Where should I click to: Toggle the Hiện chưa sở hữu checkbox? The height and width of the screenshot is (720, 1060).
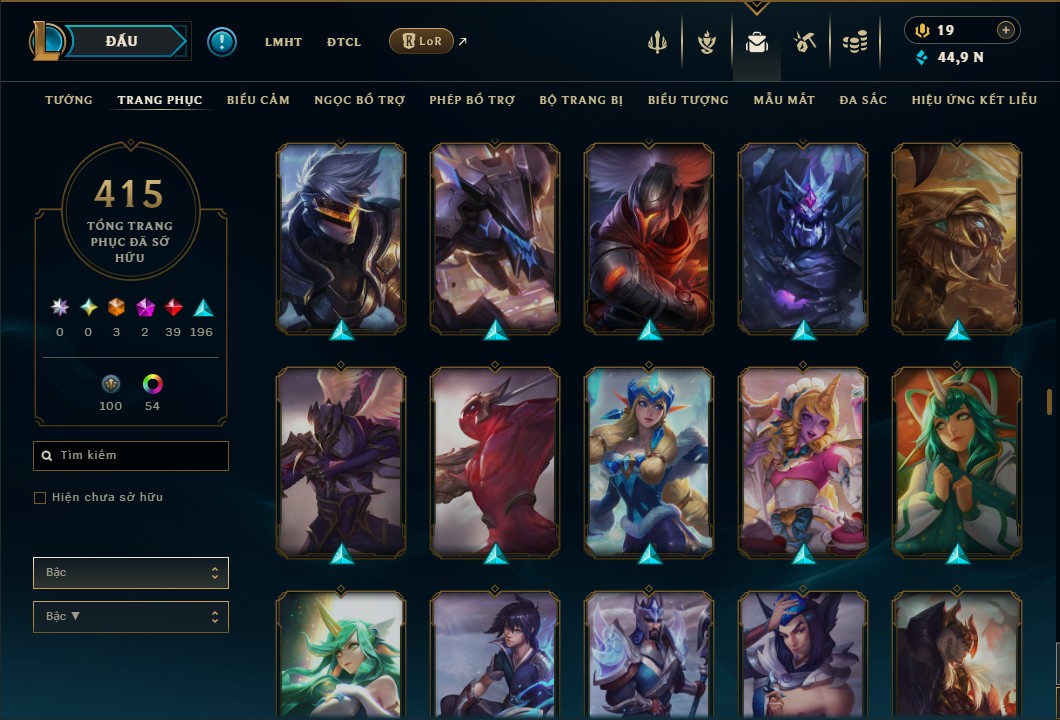[40, 498]
